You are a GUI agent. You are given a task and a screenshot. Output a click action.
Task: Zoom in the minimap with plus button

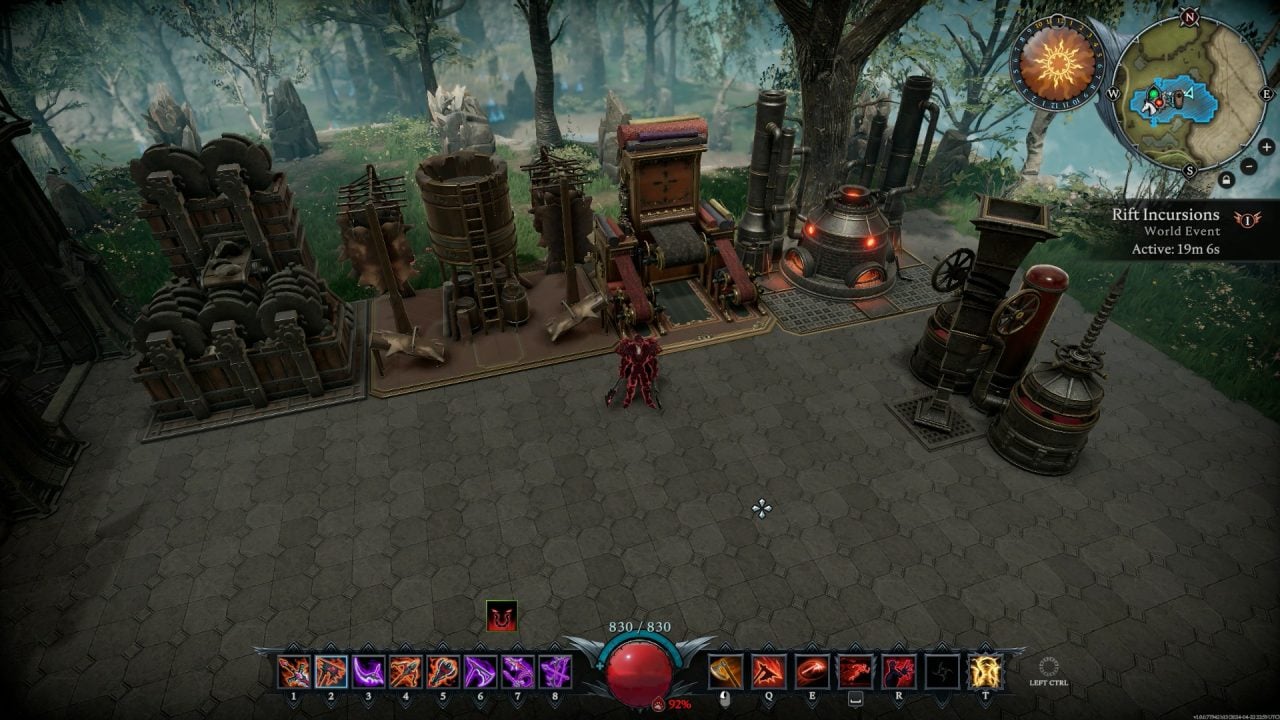1266,147
